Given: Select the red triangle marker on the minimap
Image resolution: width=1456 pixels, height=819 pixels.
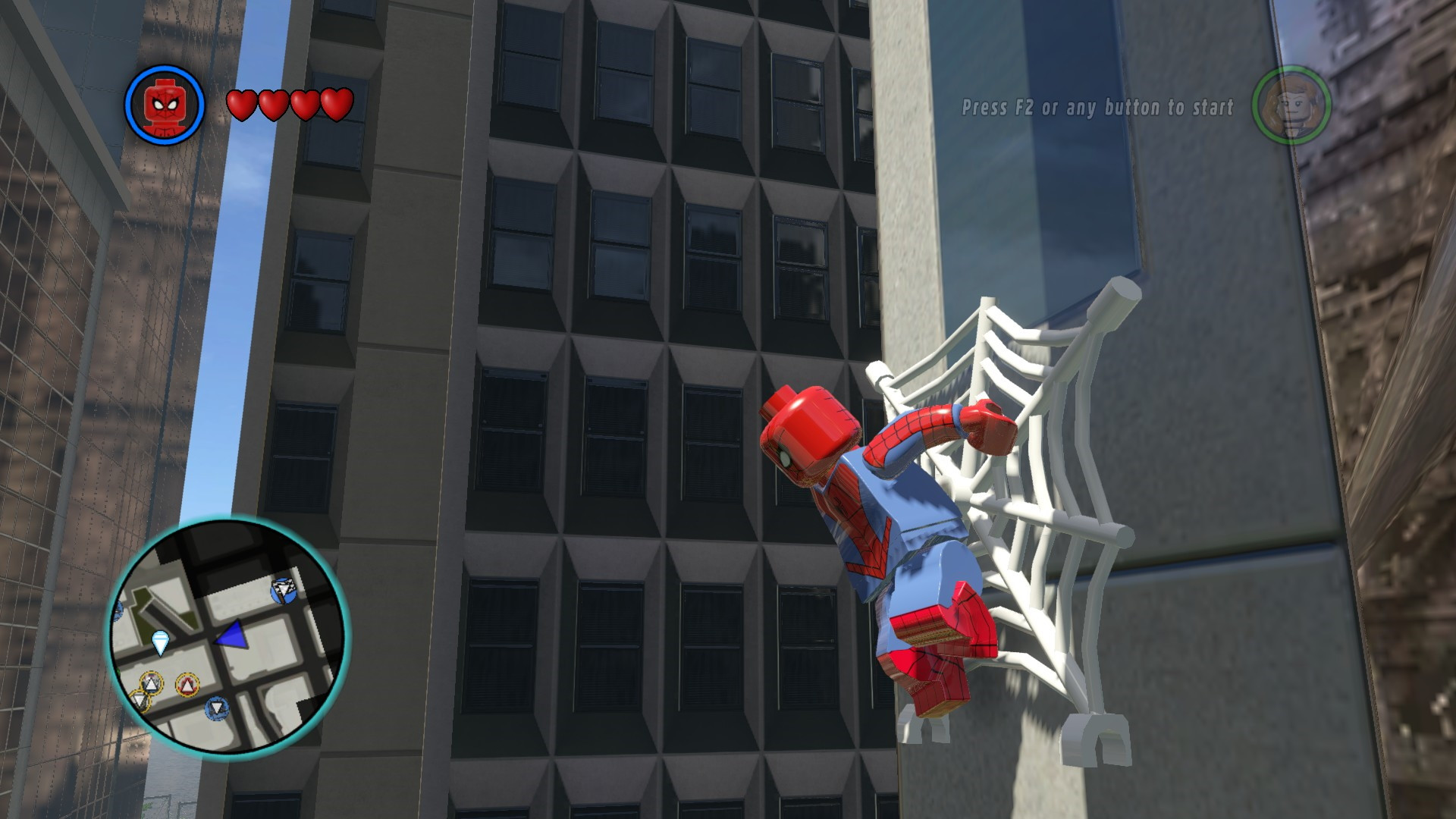Looking at the screenshot, I should pos(188,685).
